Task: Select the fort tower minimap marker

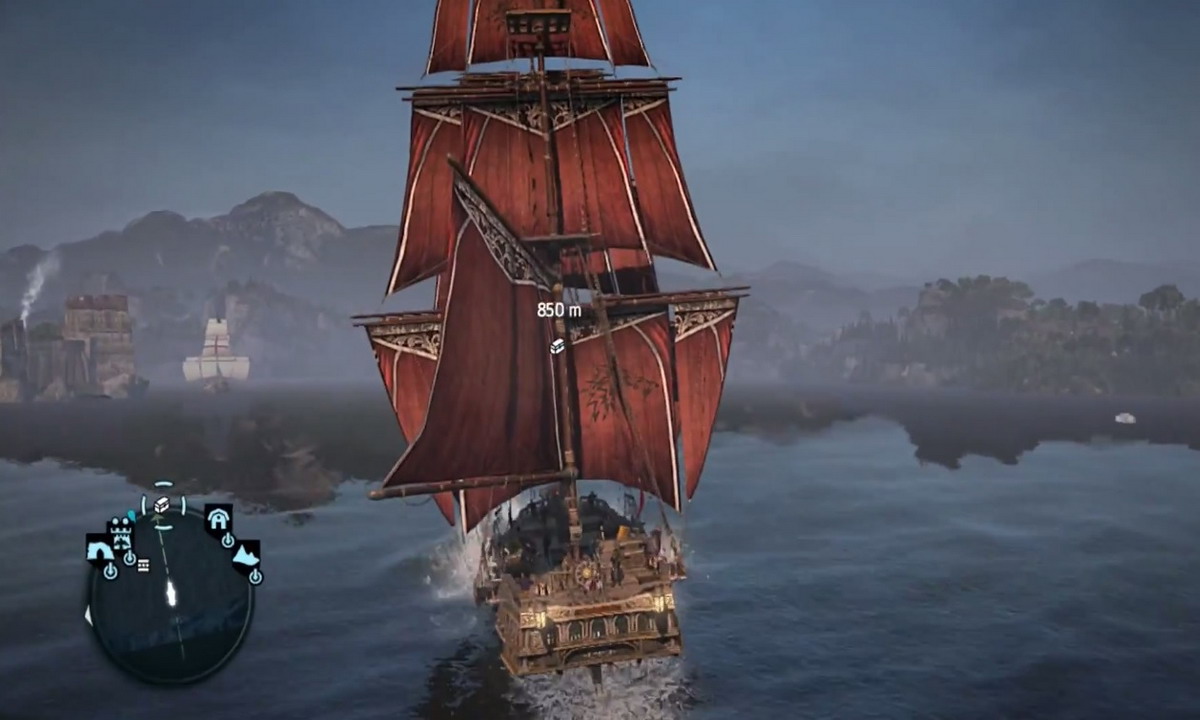Action: coord(121,533)
